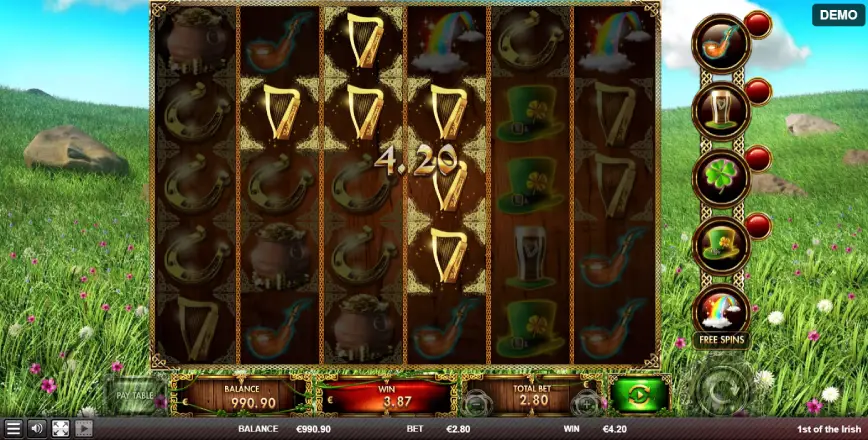Select the pipe symbol collector icon
Viewport: 868px width, 440px height.
coord(722,44)
